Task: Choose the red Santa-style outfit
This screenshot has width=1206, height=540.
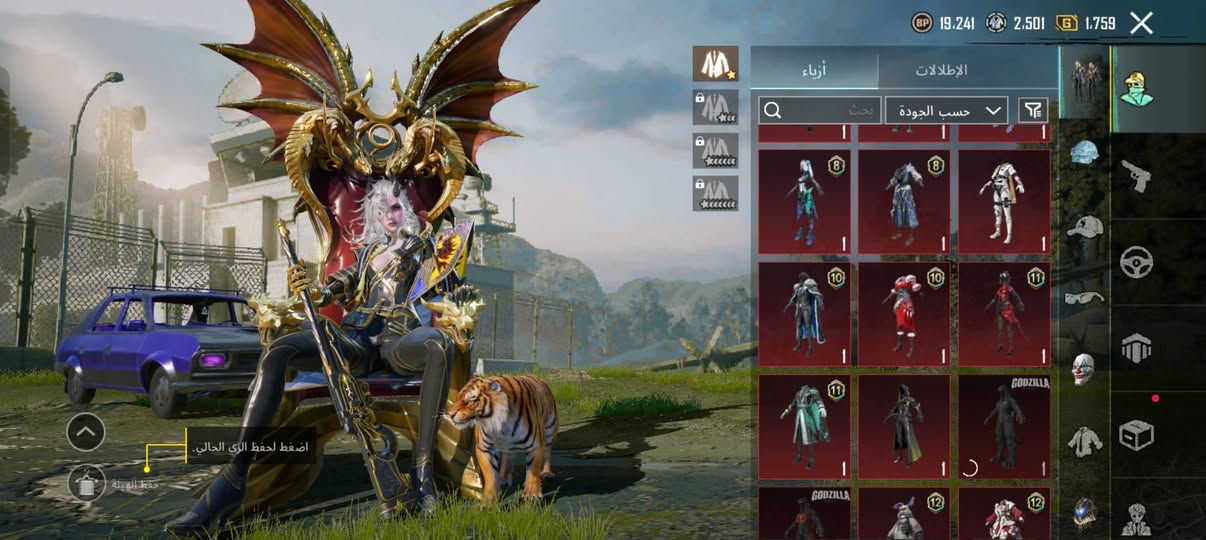Action: pos(904,313)
